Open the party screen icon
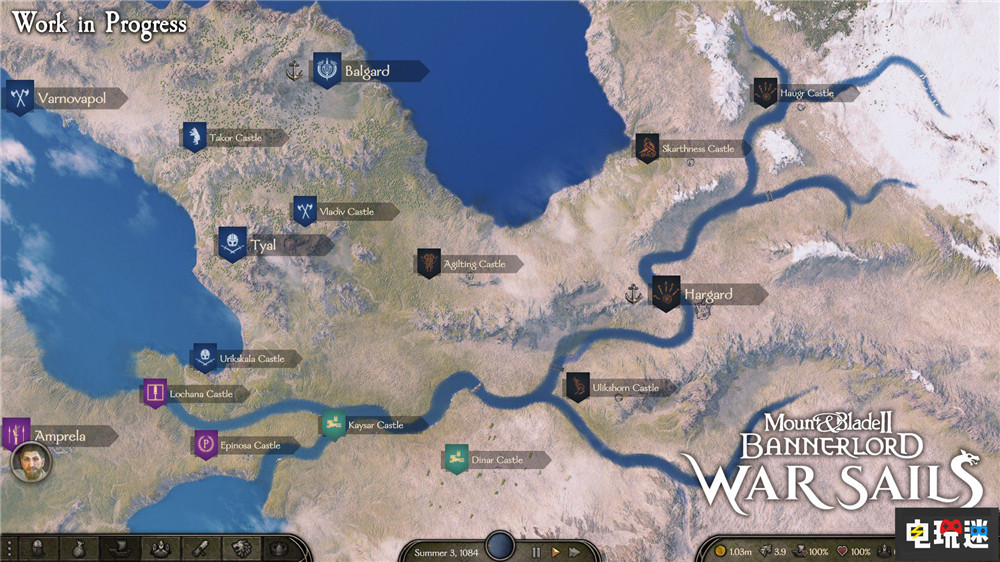Screen dimensions: 1000x562 point(158,548)
